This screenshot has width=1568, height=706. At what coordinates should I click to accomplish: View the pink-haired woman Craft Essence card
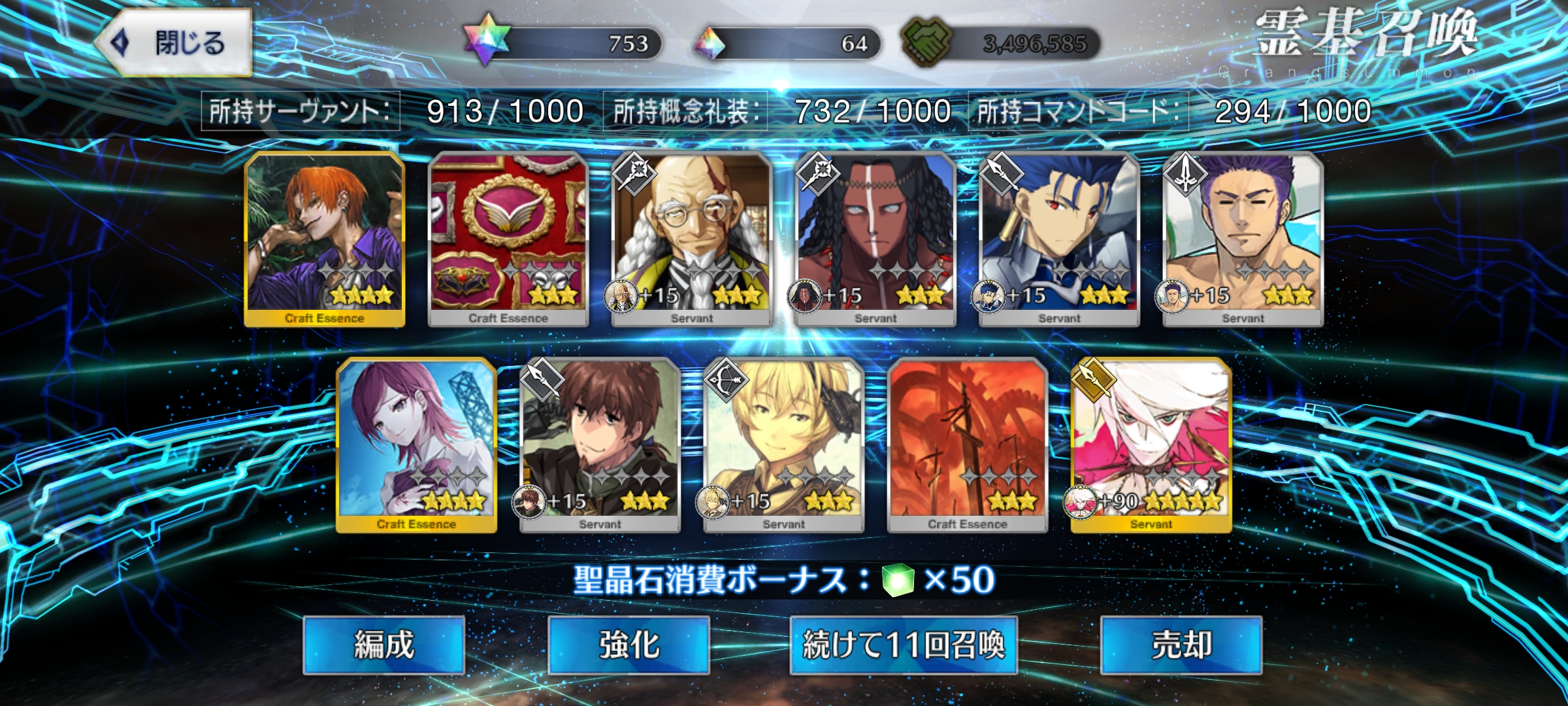(417, 445)
